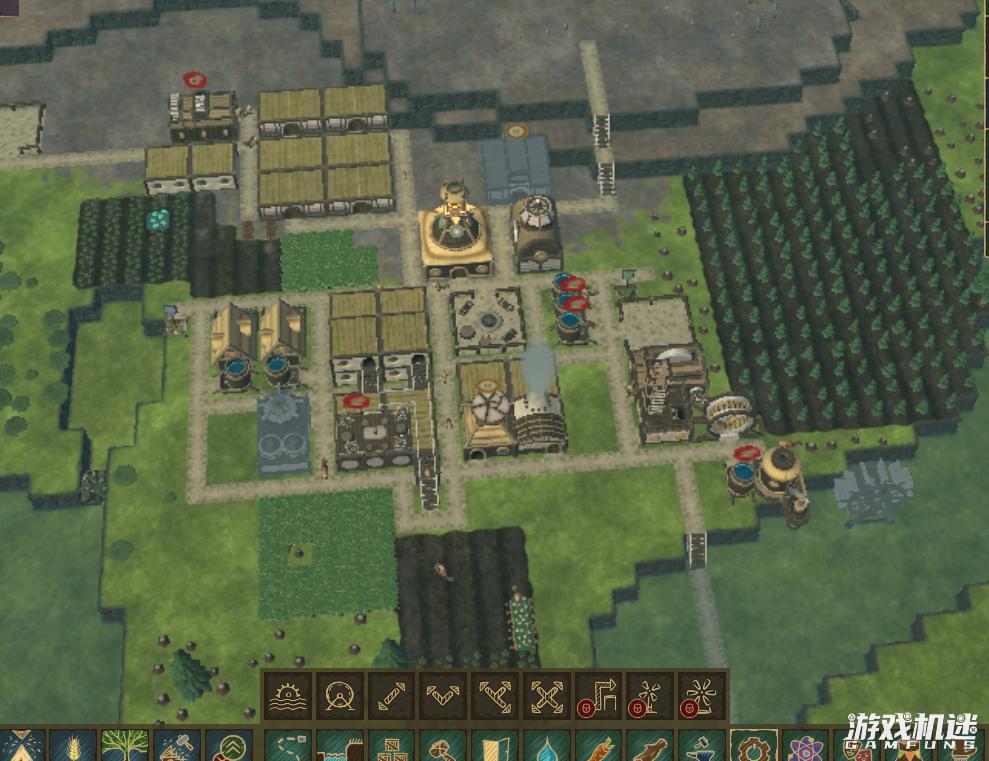Open the wheat crop planting tool
This screenshot has width=989, height=761.
[x=72, y=747]
